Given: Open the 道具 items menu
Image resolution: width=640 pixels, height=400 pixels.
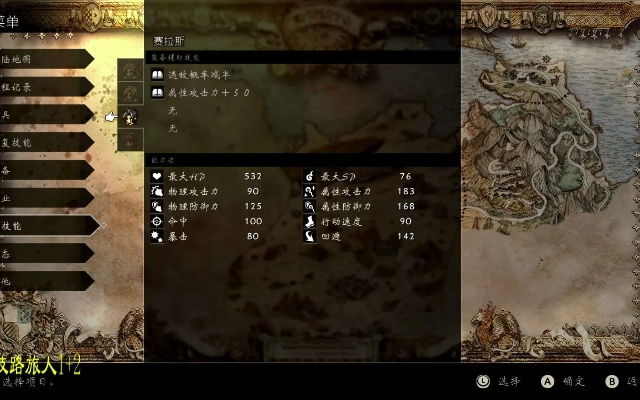Looking at the screenshot, I should pos(40,116).
